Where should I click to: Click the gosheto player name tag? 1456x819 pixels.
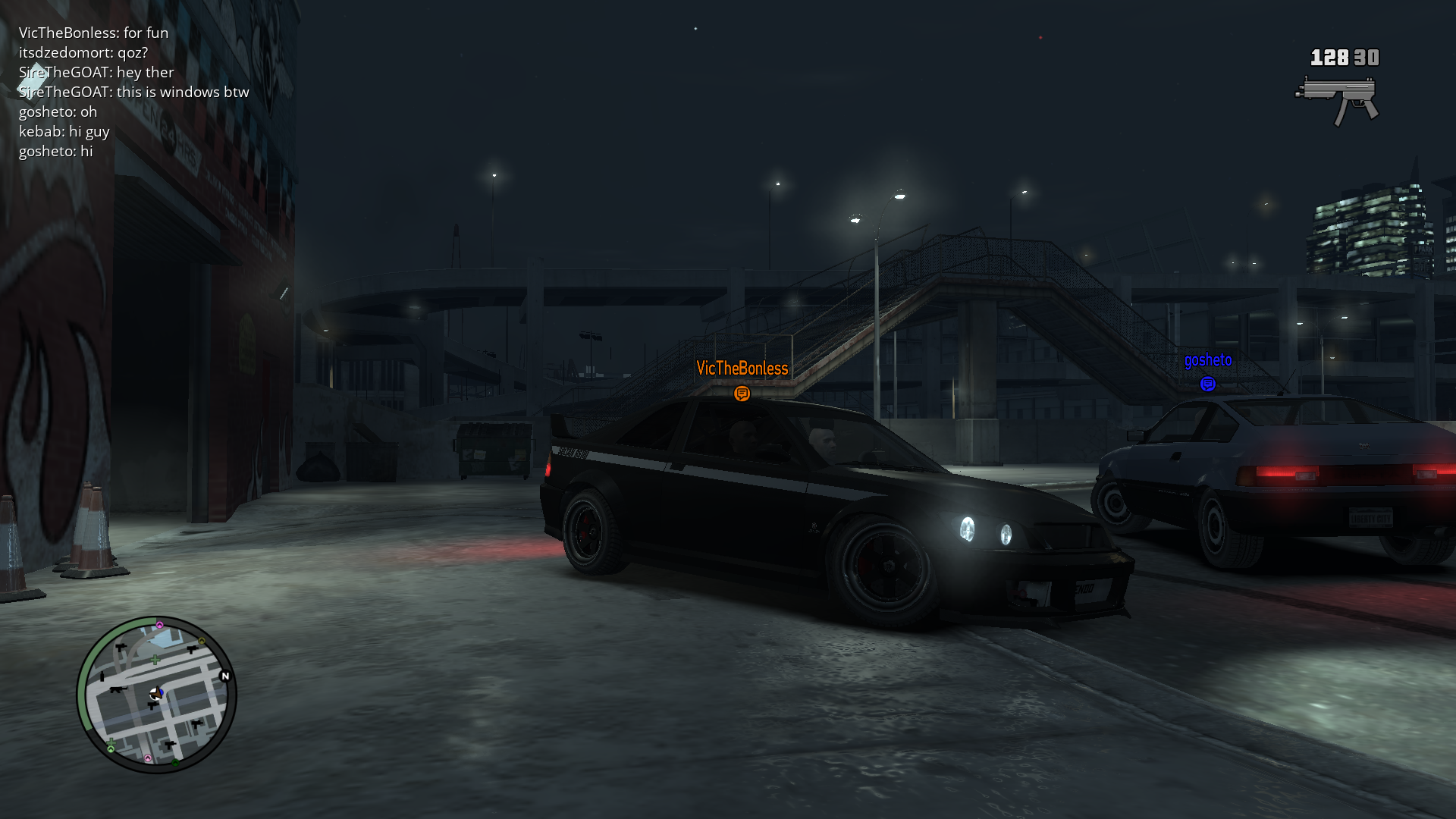[x=1208, y=360]
